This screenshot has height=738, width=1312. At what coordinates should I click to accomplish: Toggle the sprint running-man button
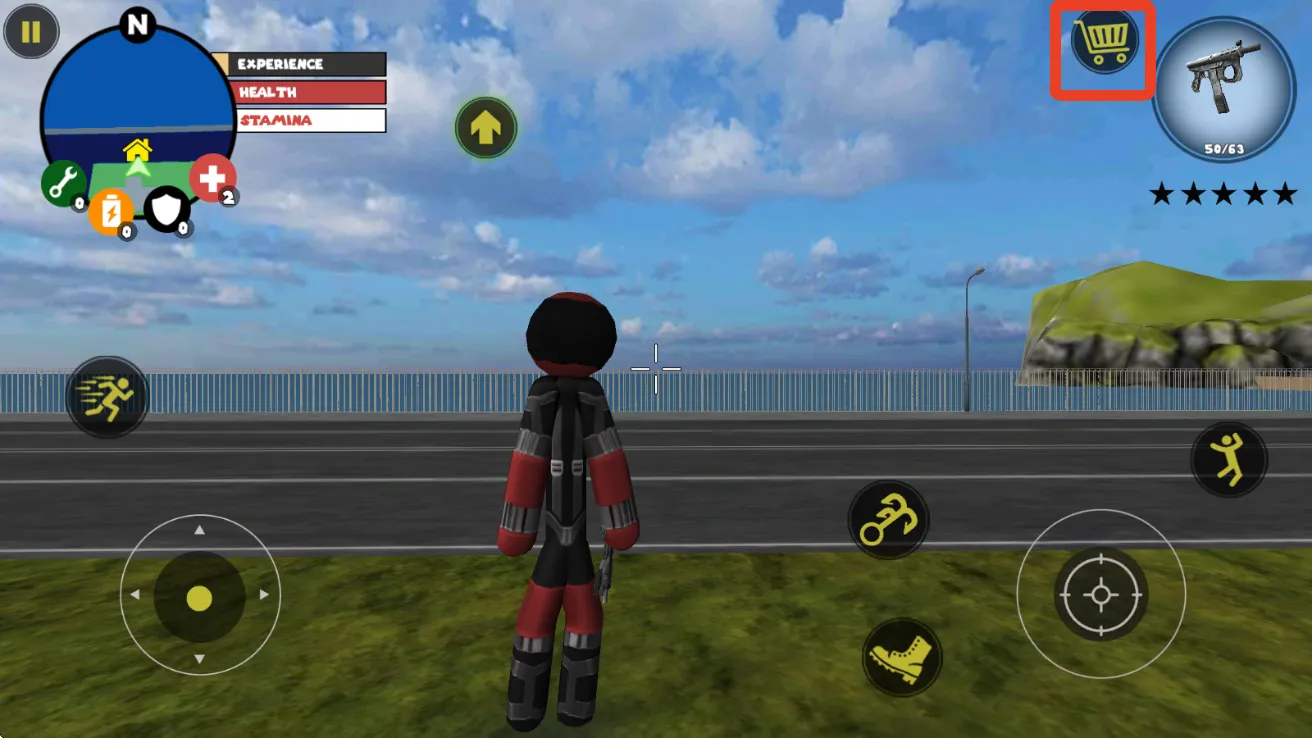pyautogui.click(x=107, y=397)
